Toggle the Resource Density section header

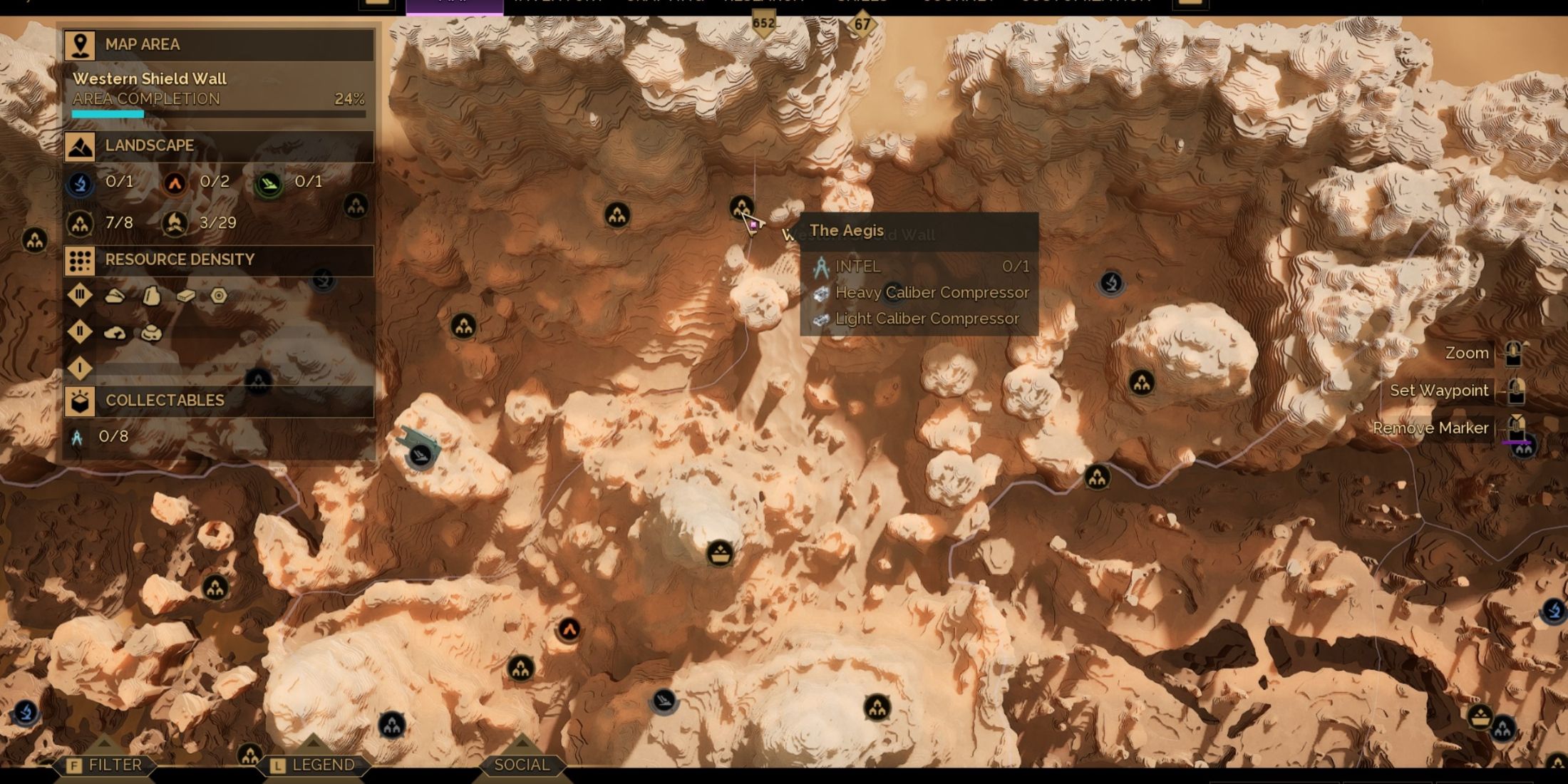pyautogui.click(x=218, y=260)
